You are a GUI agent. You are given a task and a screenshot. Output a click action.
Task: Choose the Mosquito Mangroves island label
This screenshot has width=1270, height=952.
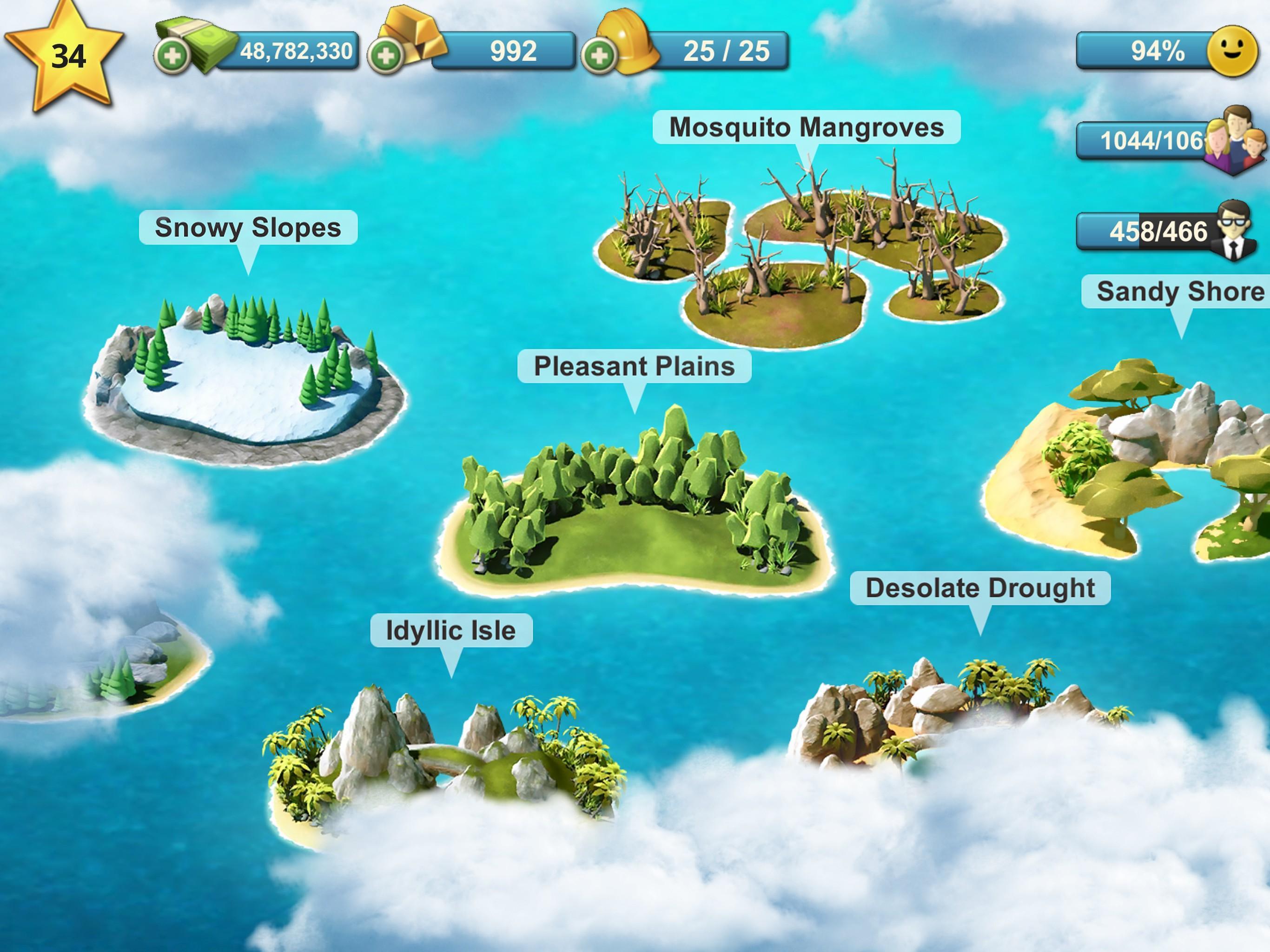(806, 127)
